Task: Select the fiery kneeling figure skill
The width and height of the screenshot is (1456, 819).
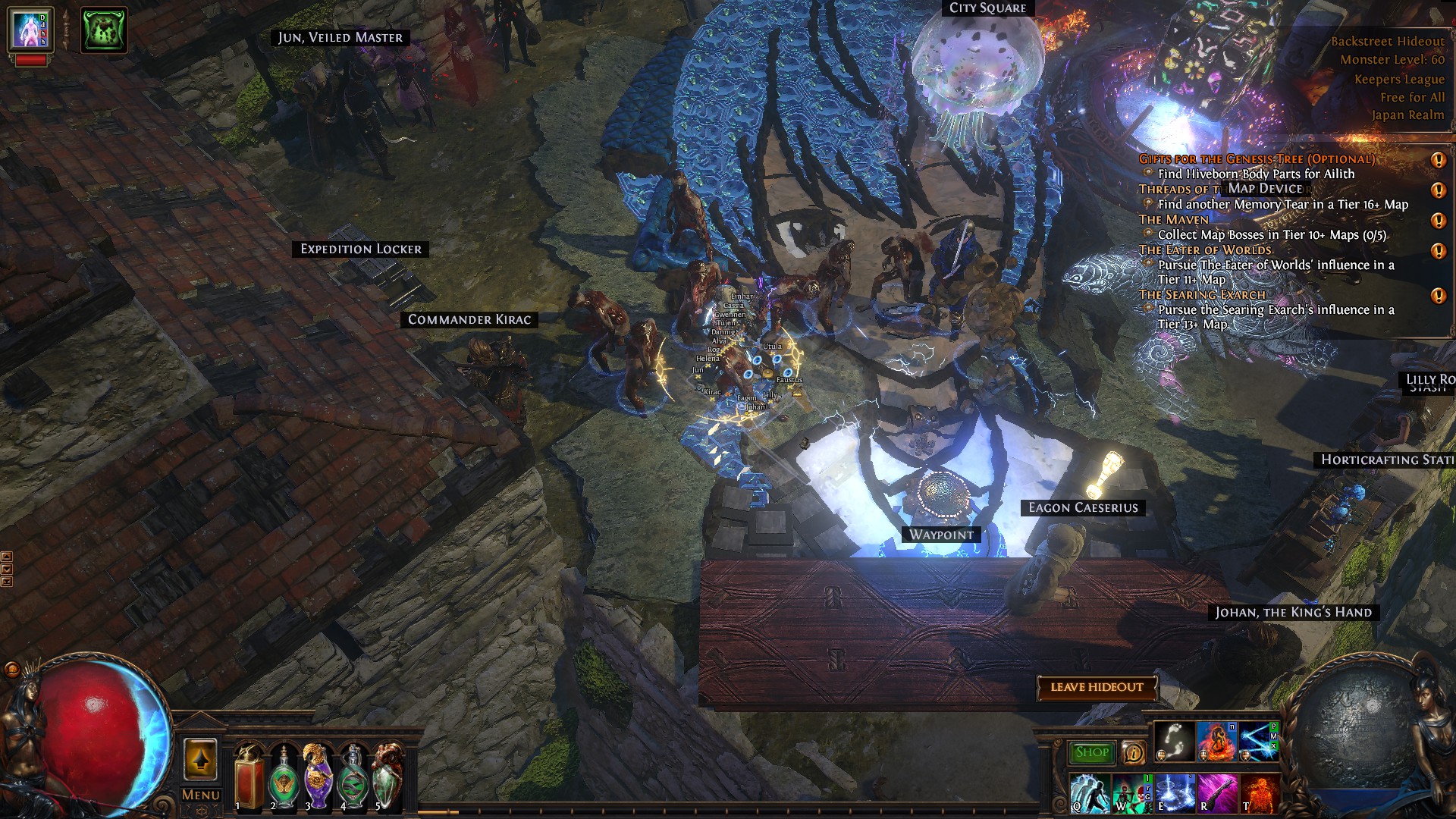Action: click(x=1216, y=741)
